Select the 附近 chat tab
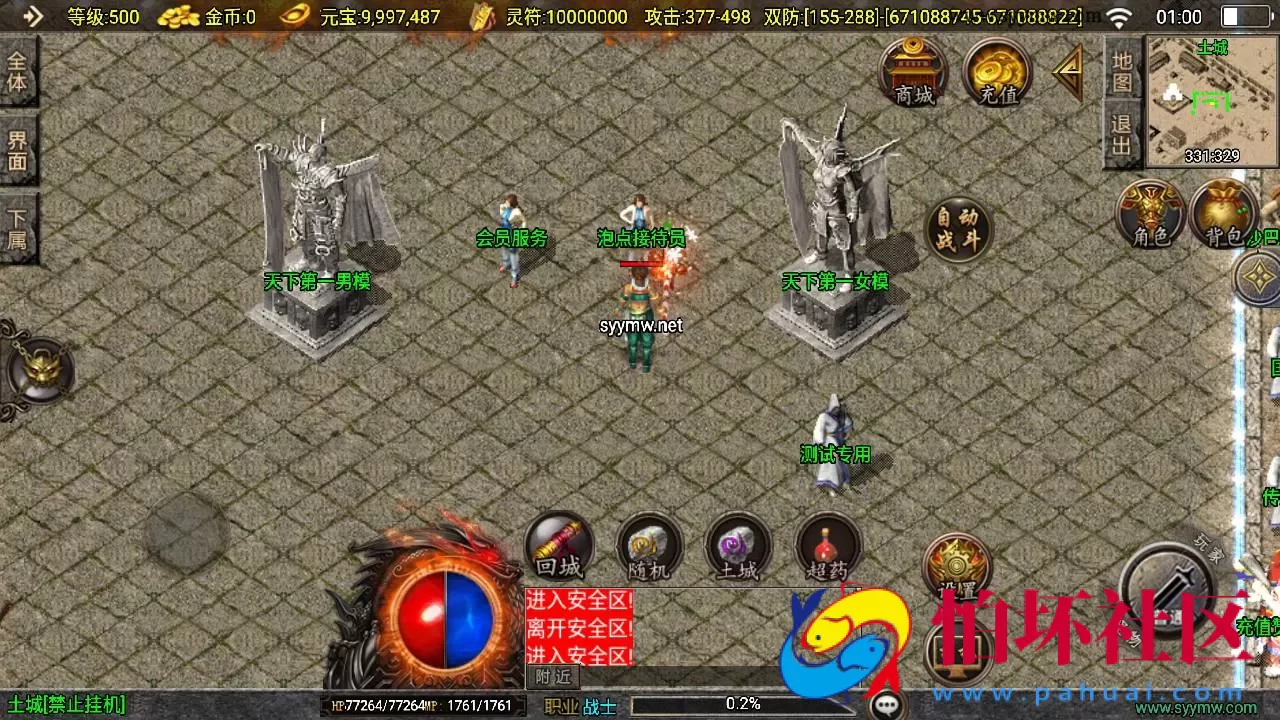Viewport: 1280px width, 720px height. pyautogui.click(x=551, y=678)
